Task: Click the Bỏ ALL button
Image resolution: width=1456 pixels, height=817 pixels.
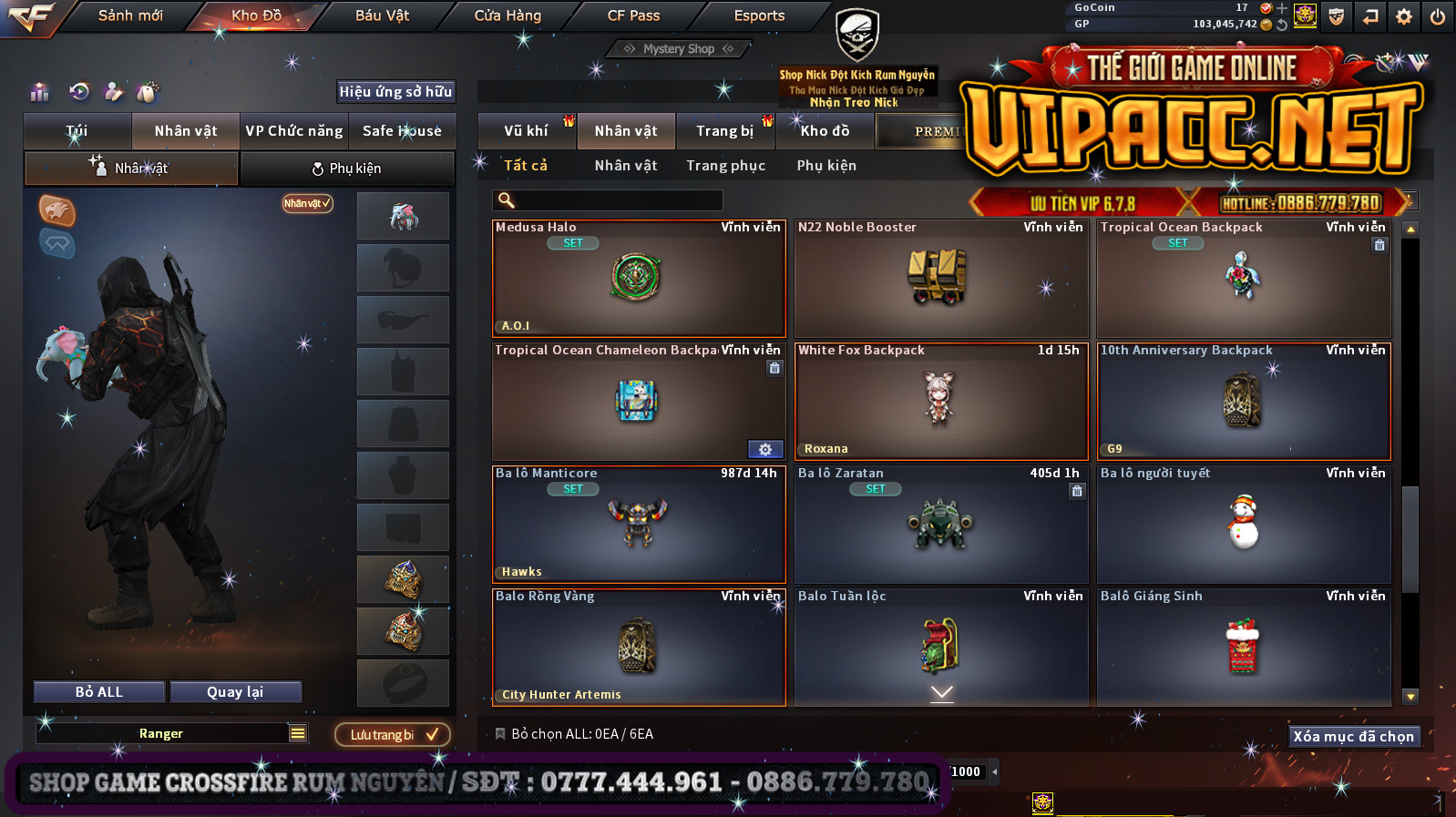Action: pos(99,692)
